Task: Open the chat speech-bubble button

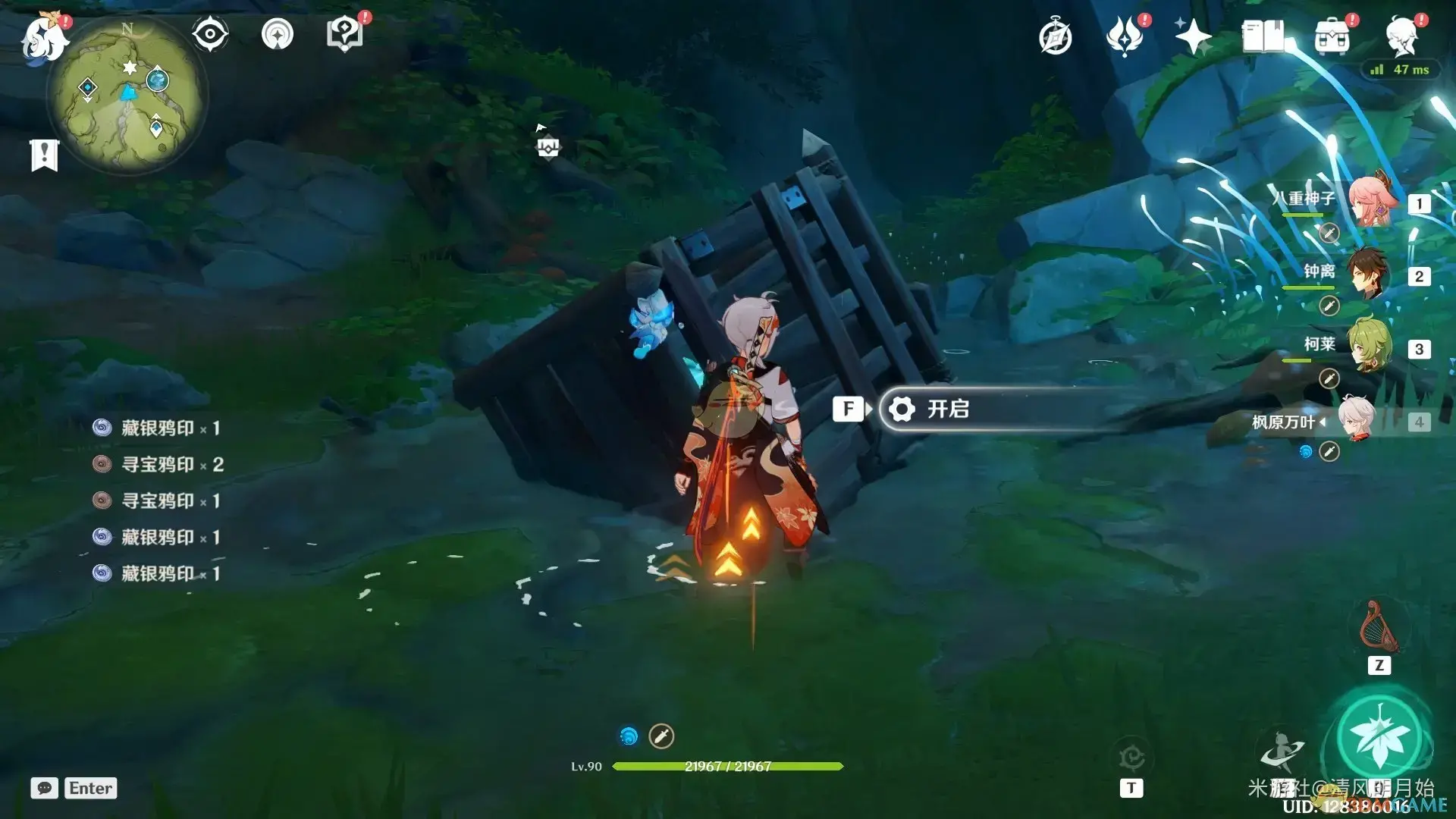Action: (44, 788)
